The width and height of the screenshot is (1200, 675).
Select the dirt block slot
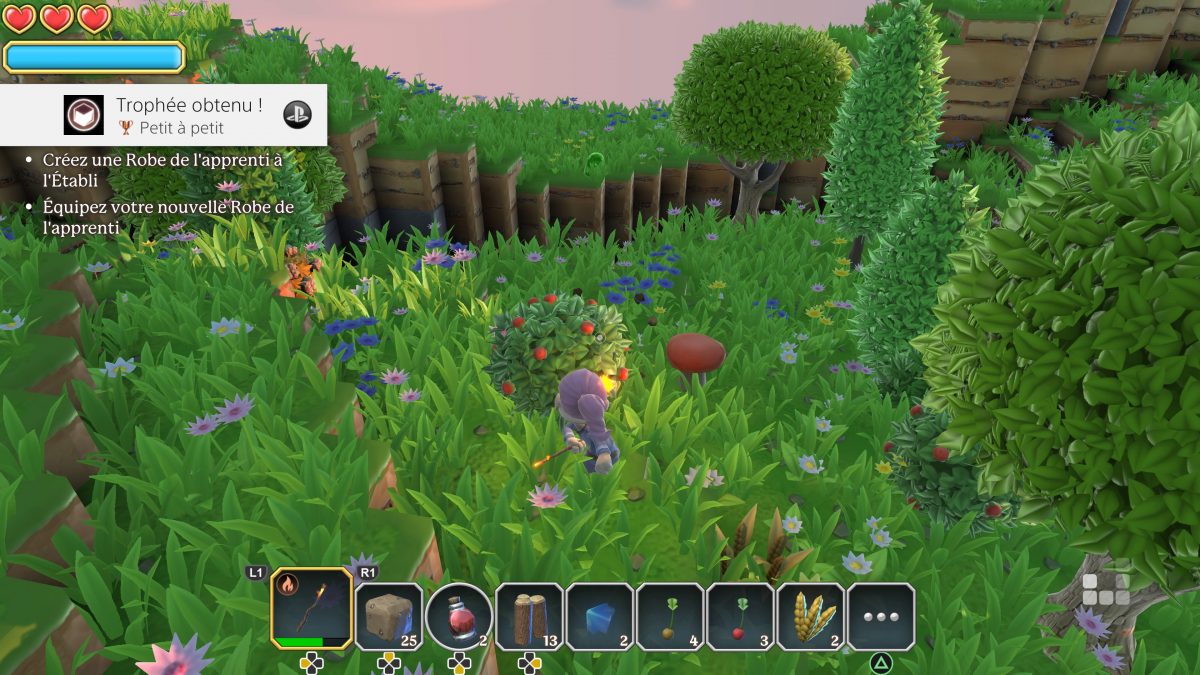click(388, 617)
